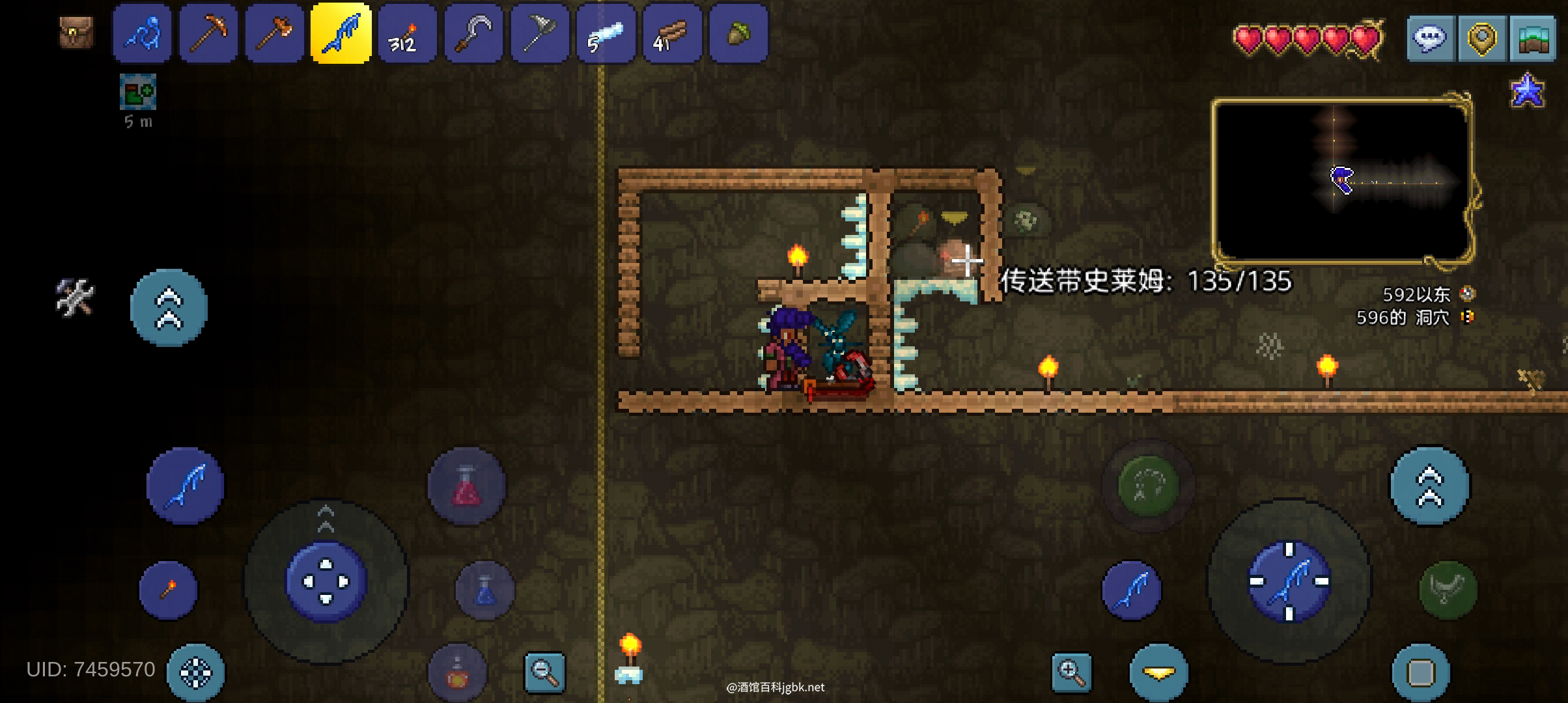Choose the torch stack of 312
1568x703 pixels.
(x=408, y=34)
